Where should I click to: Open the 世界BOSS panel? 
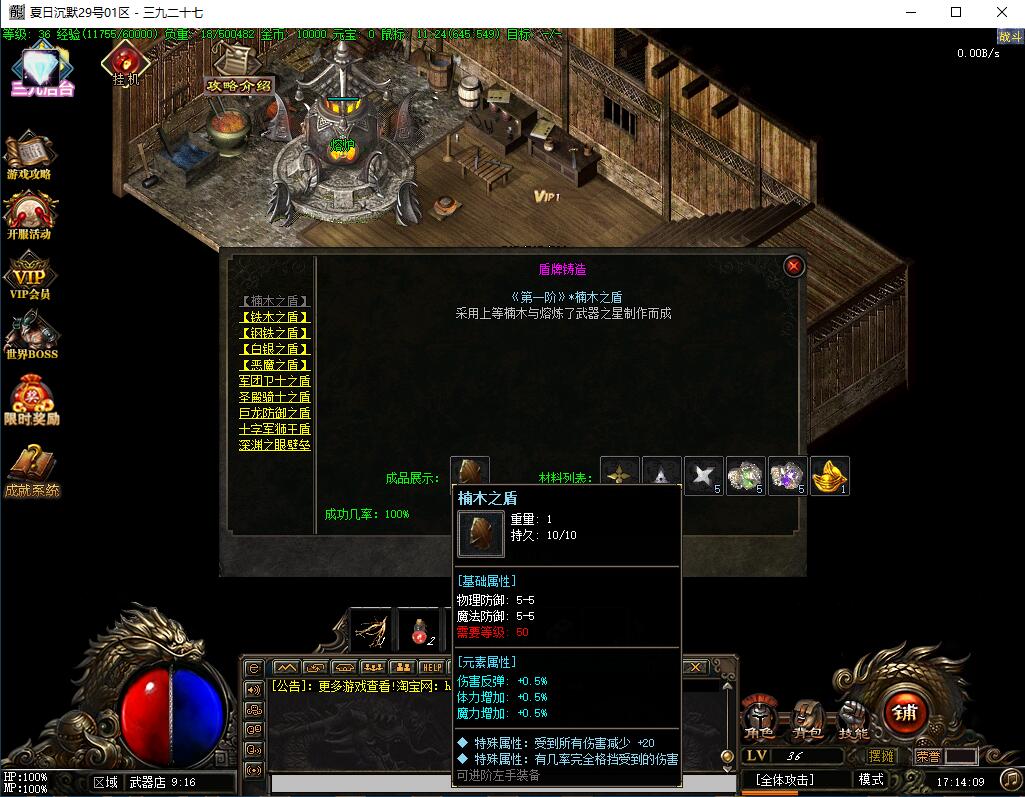(x=30, y=336)
